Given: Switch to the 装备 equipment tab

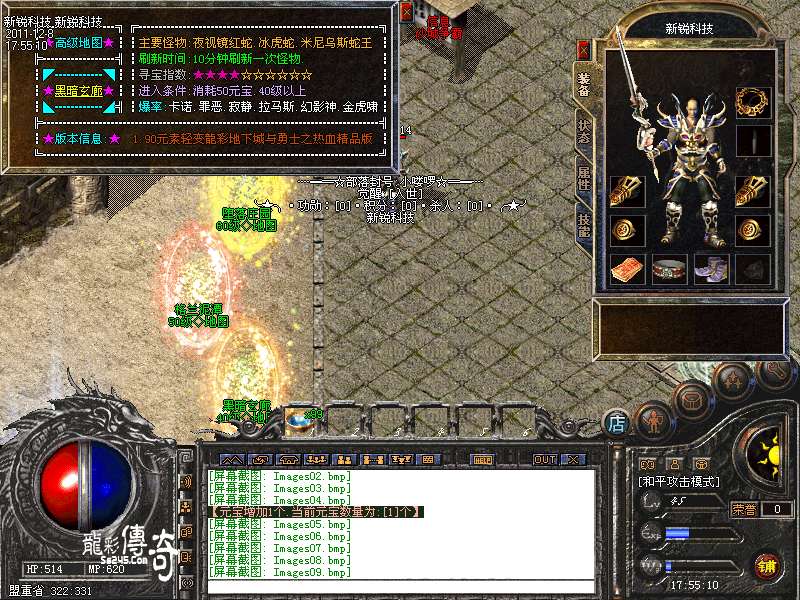Looking at the screenshot, I should [x=584, y=82].
